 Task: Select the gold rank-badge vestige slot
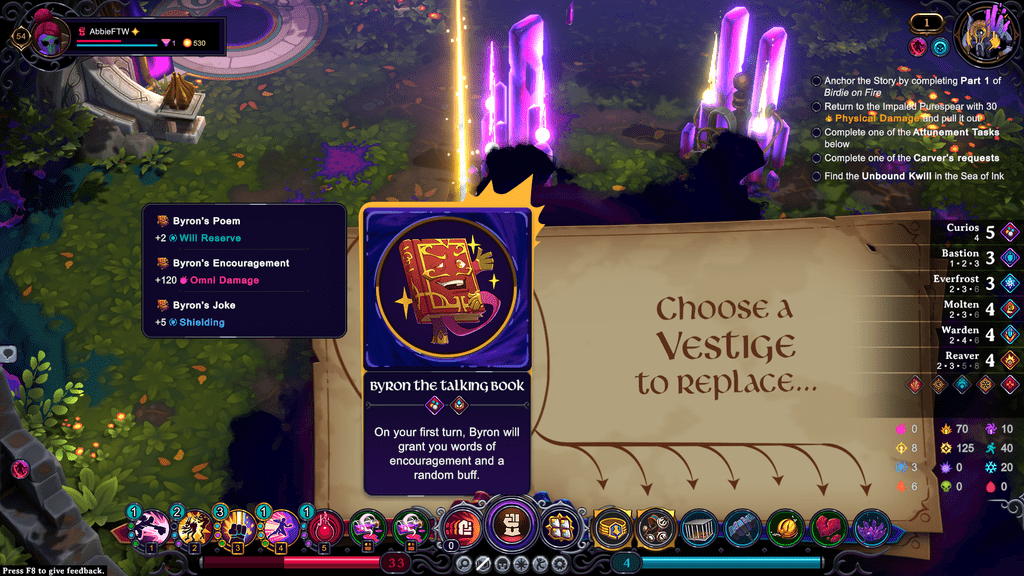(x=611, y=526)
